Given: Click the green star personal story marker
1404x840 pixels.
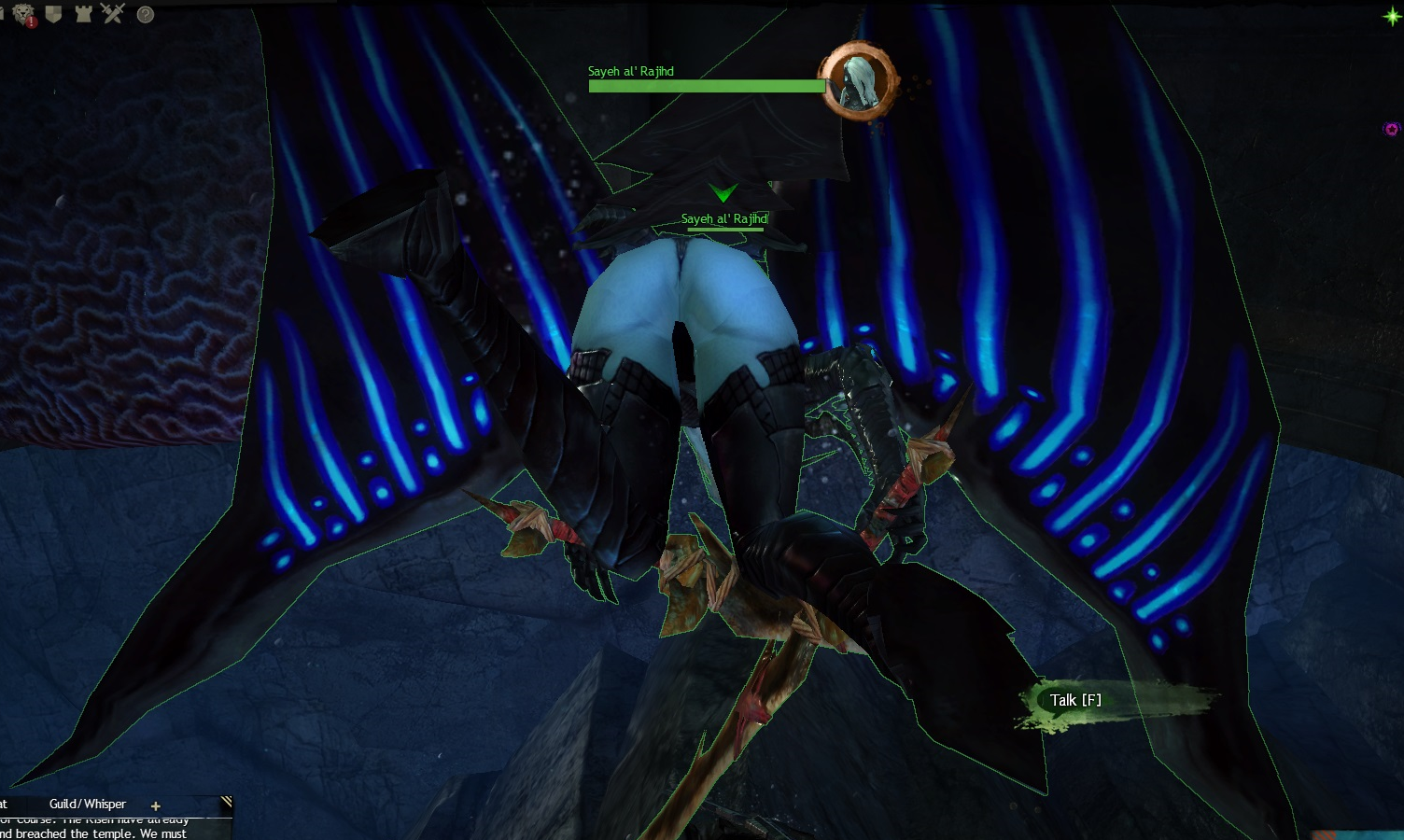Looking at the screenshot, I should 1391,17.
